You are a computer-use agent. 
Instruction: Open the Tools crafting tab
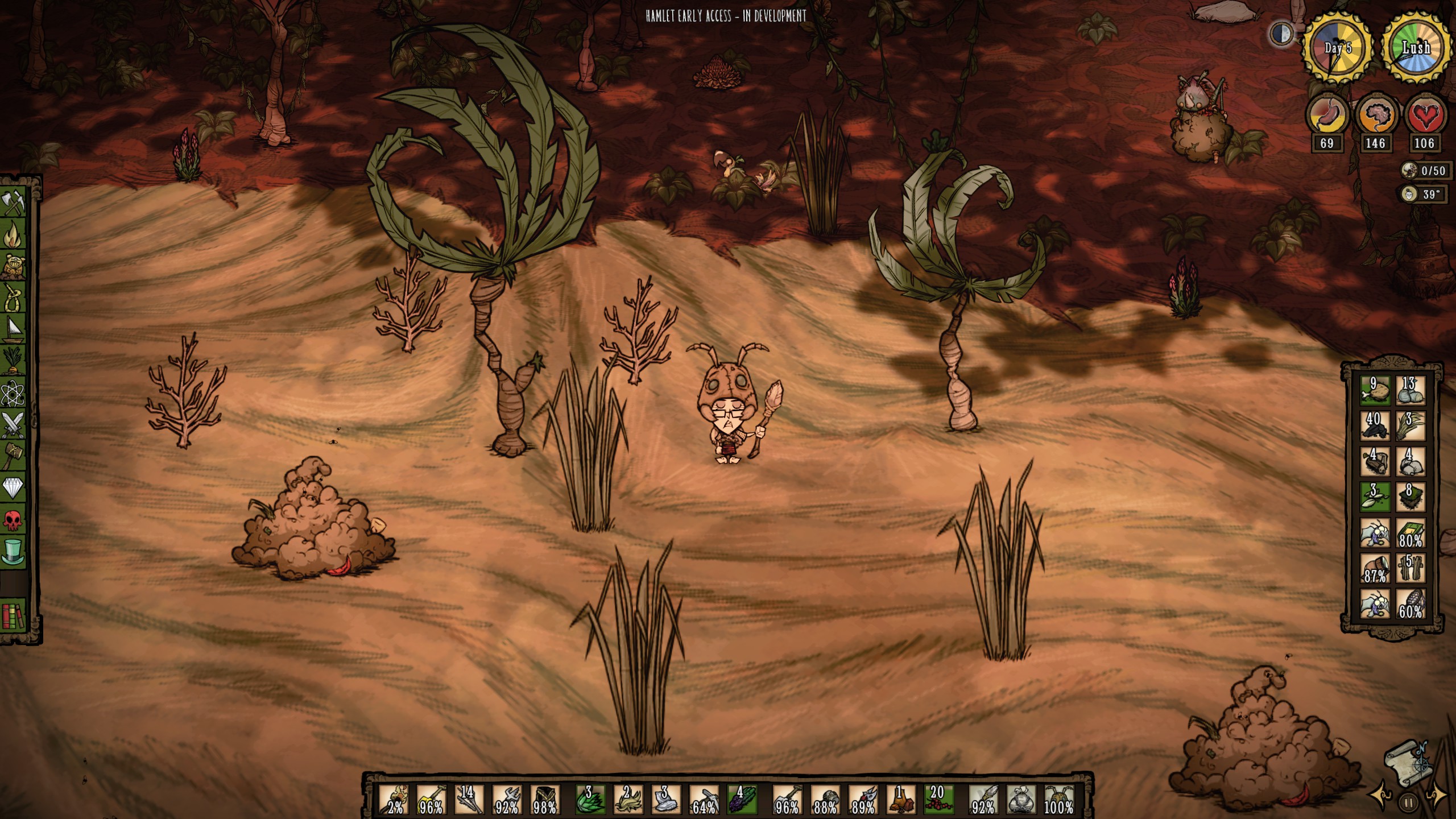[x=14, y=203]
